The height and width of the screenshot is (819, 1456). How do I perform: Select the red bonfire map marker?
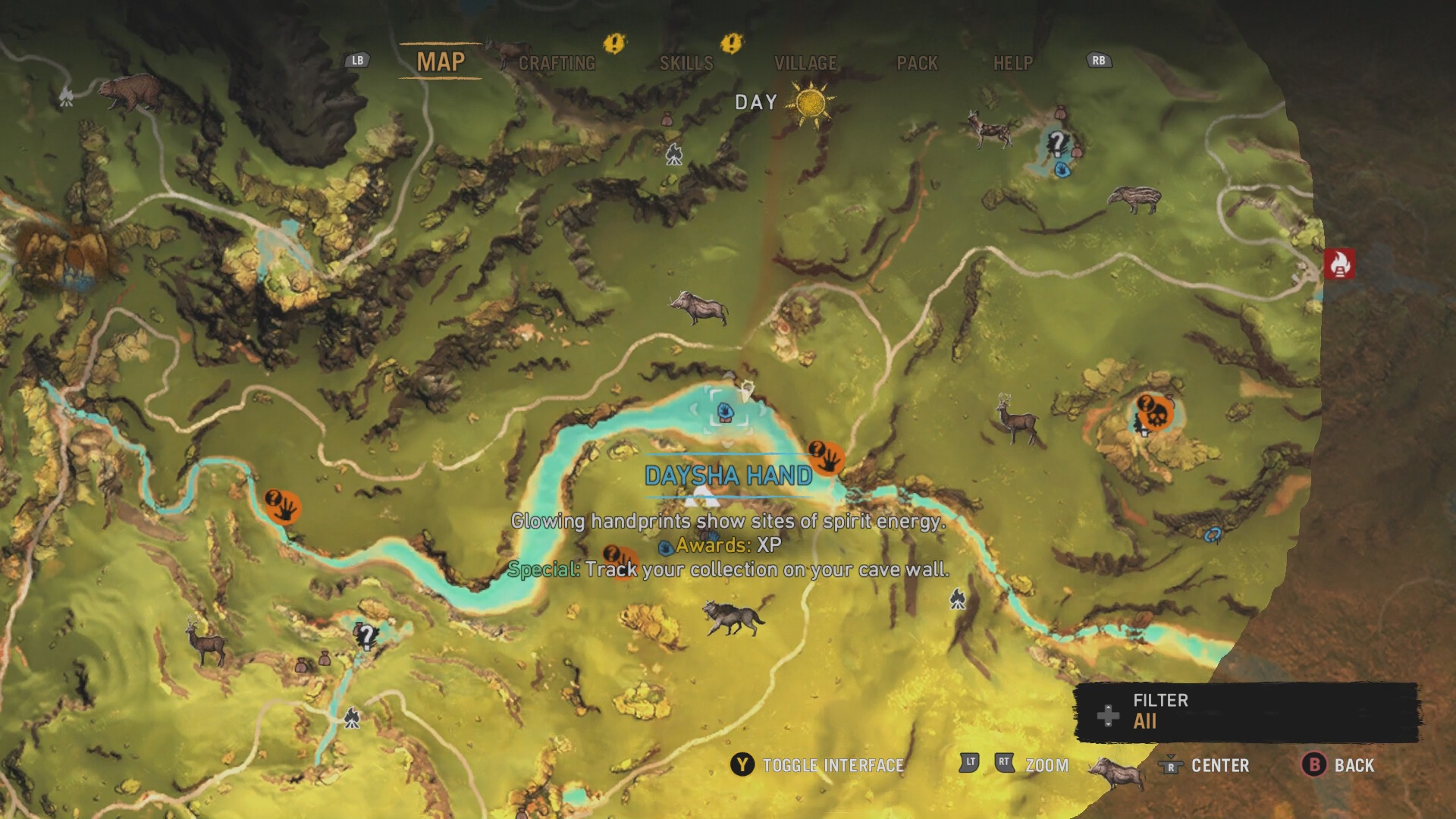1339,264
